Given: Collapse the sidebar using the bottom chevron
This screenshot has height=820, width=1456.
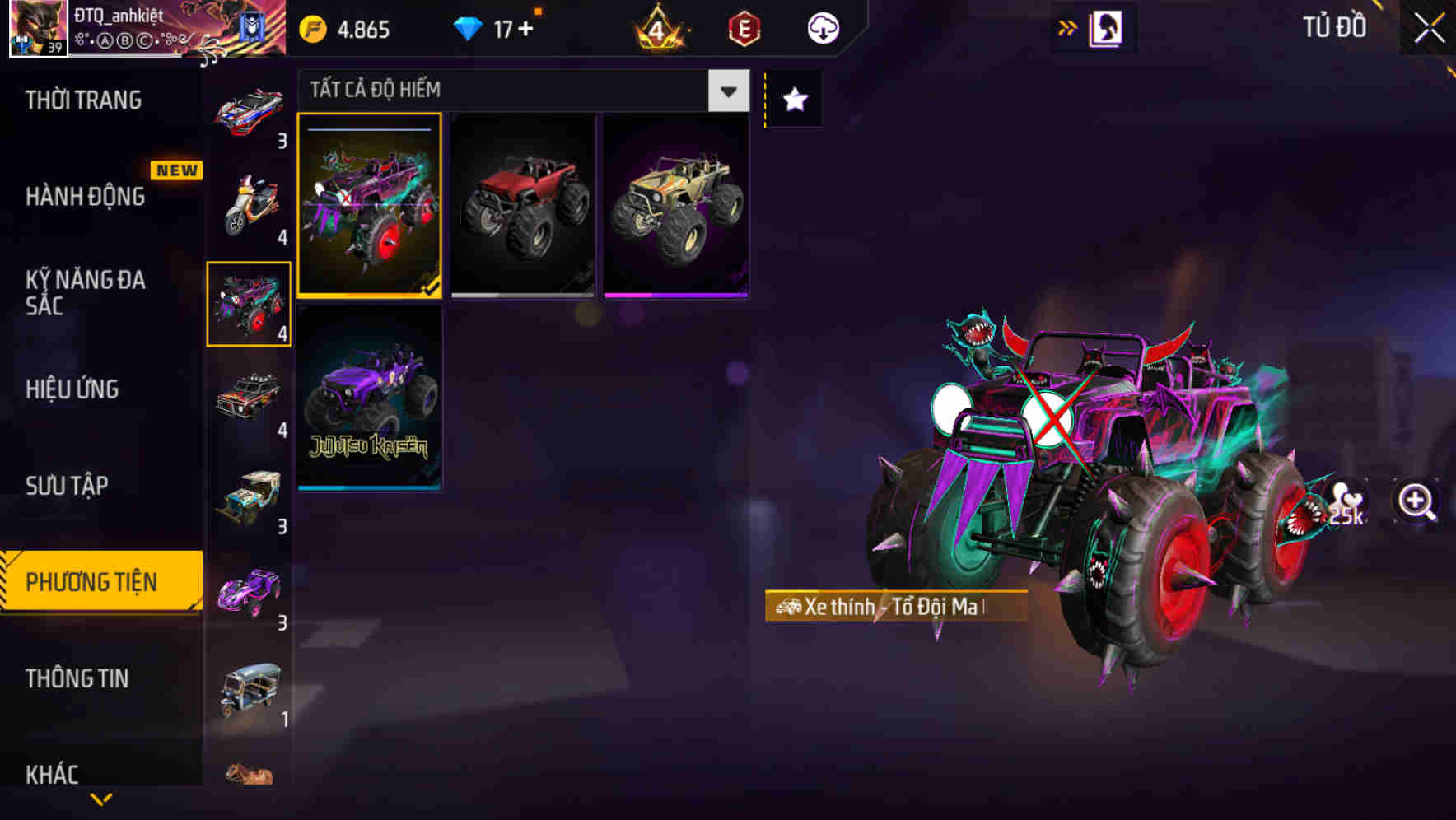Looking at the screenshot, I should pos(101,798).
